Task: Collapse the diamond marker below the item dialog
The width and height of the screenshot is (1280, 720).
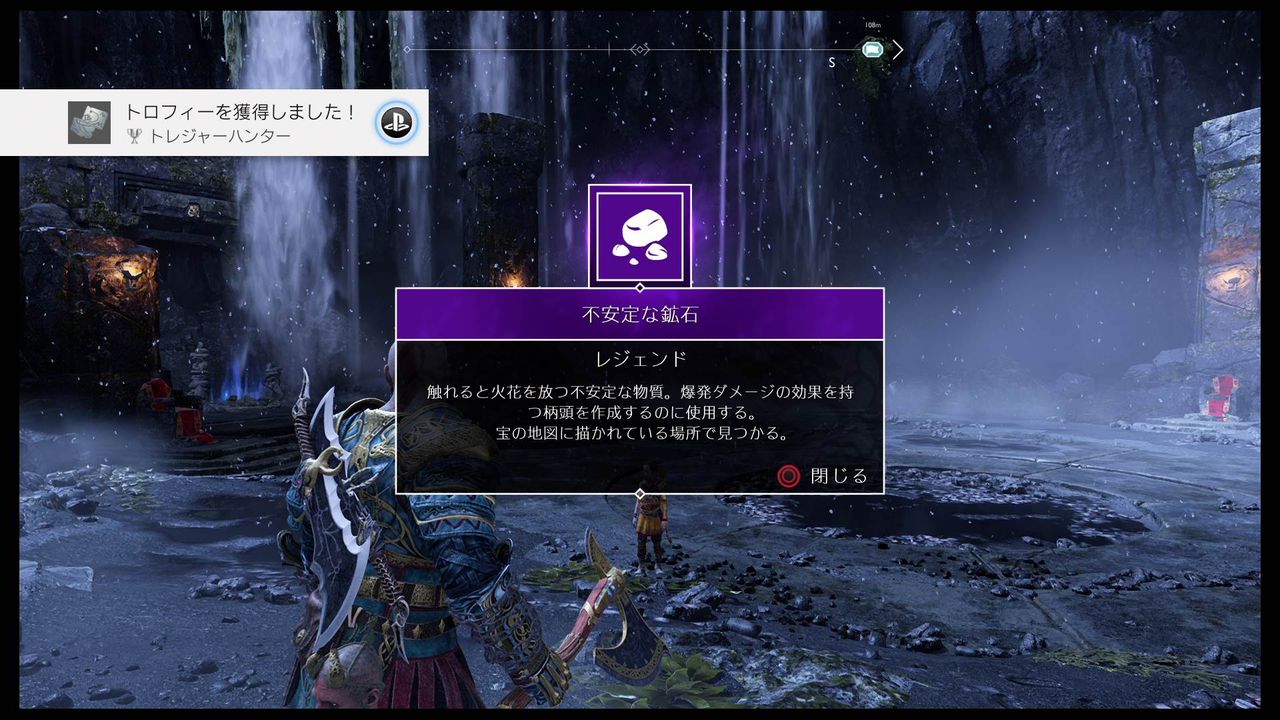Action: [x=640, y=492]
